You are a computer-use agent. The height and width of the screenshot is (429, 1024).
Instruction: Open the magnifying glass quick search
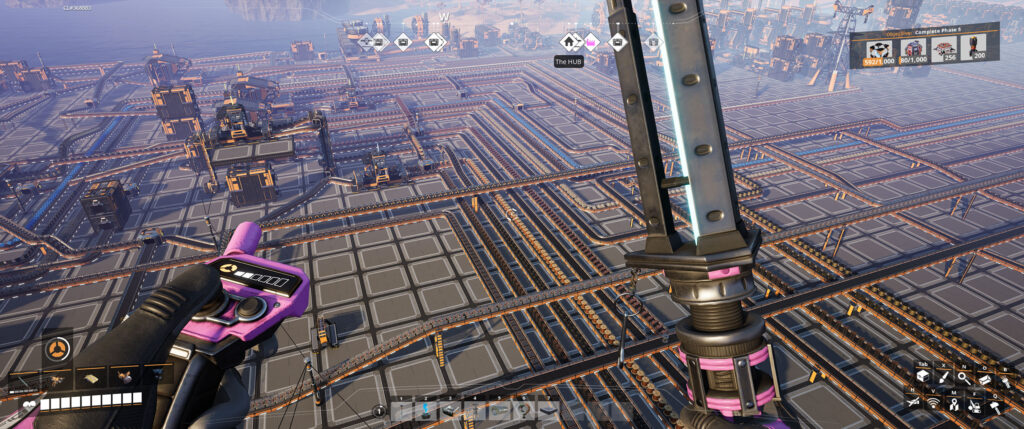click(x=964, y=377)
